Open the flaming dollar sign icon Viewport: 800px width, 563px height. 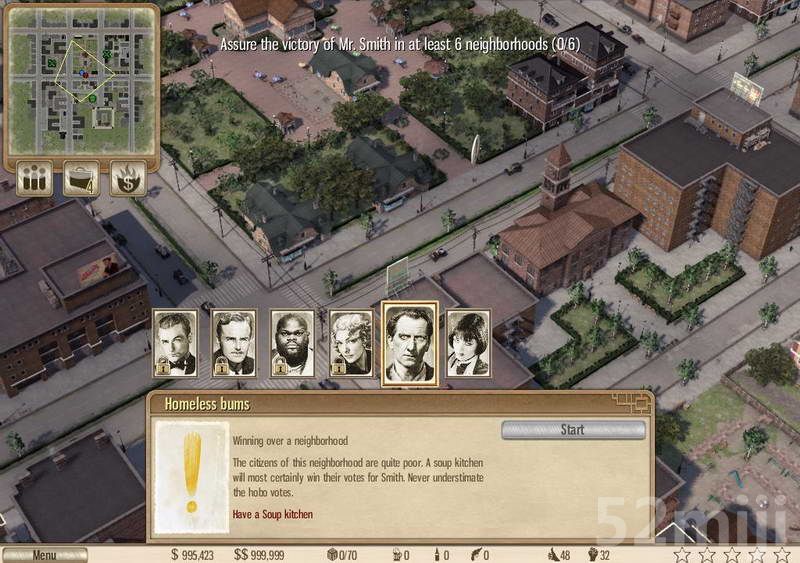[x=128, y=178]
